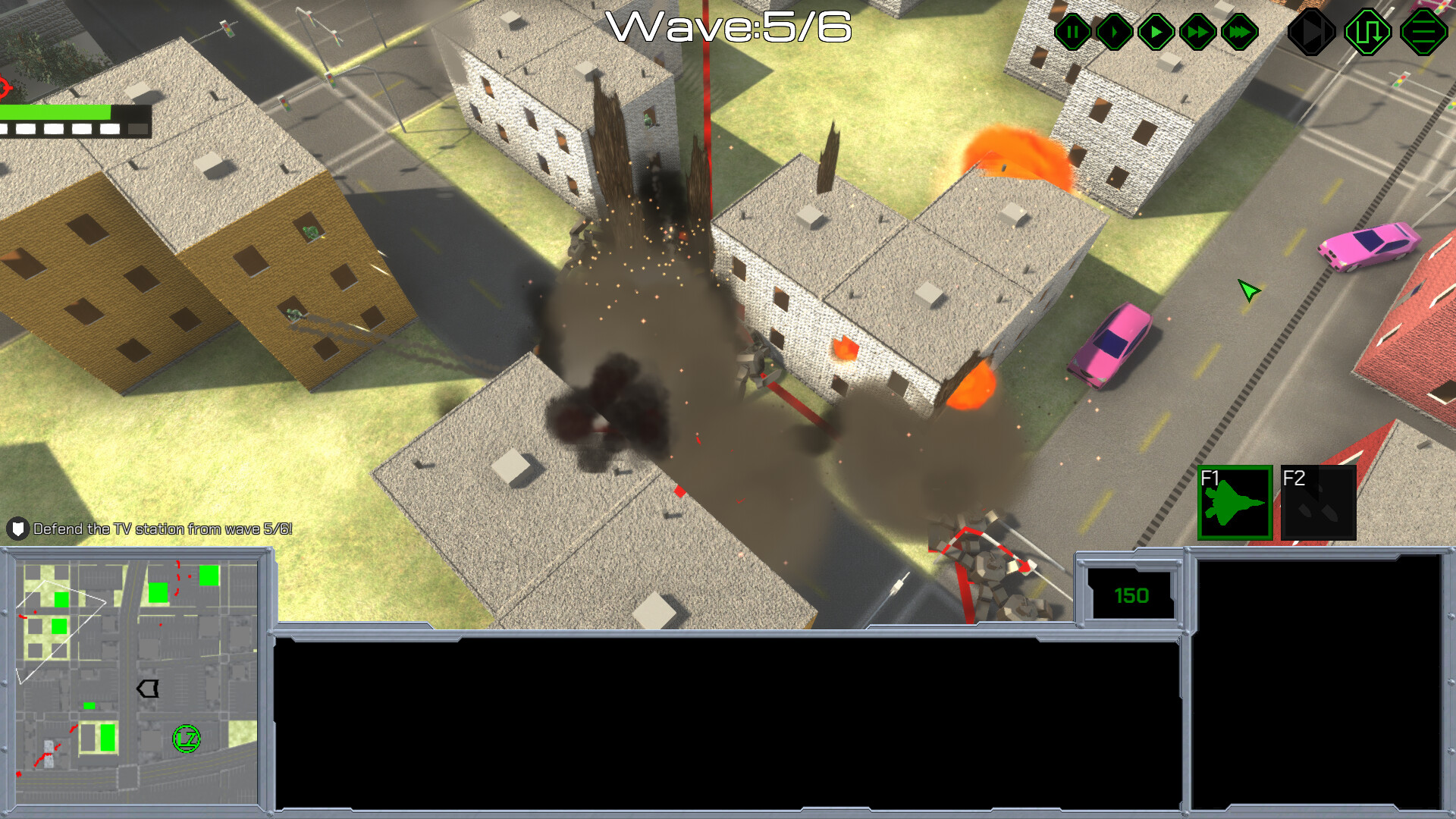Click the shield icon beside the objective text
The height and width of the screenshot is (819, 1456).
(x=17, y=529)
